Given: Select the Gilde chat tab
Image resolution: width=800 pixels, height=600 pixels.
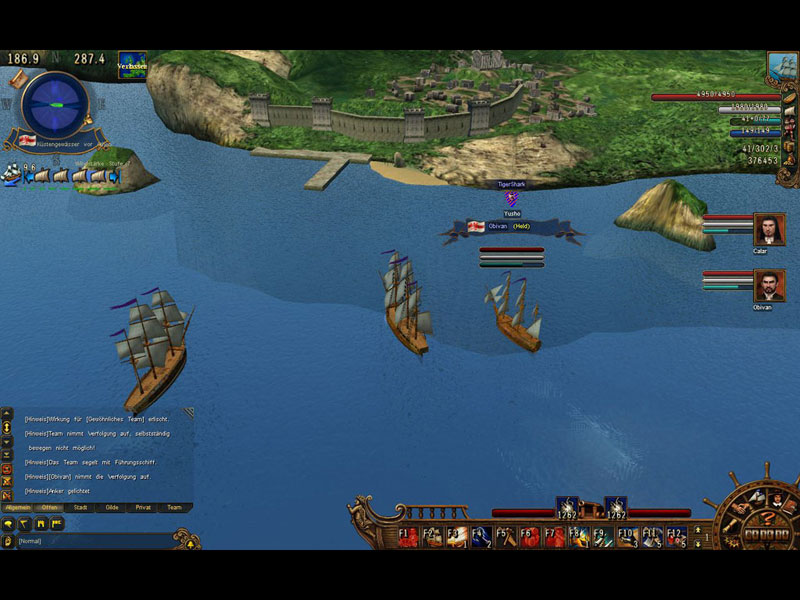Looking at the screenshot, I should (x=112, y=507).
